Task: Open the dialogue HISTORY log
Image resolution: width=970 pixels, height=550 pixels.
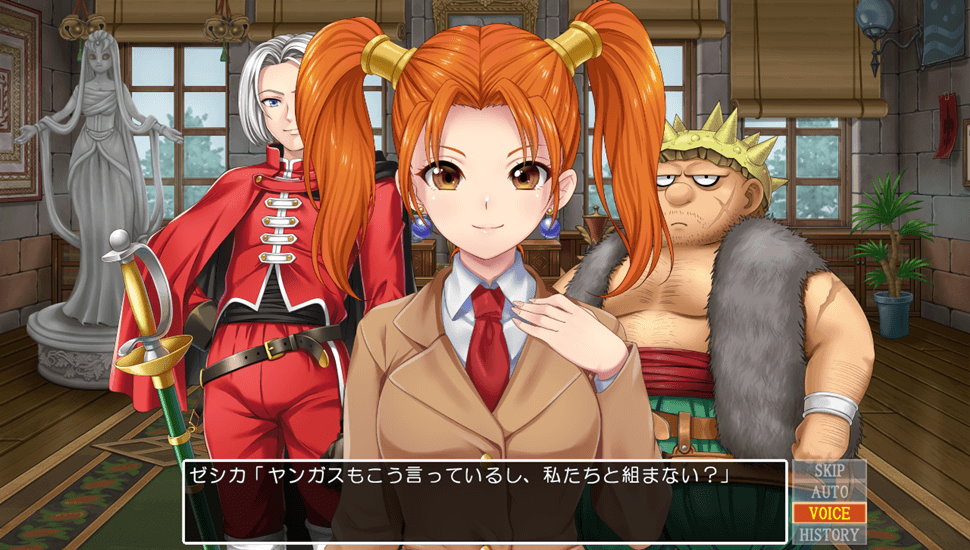Action: [x=830, y=534]
